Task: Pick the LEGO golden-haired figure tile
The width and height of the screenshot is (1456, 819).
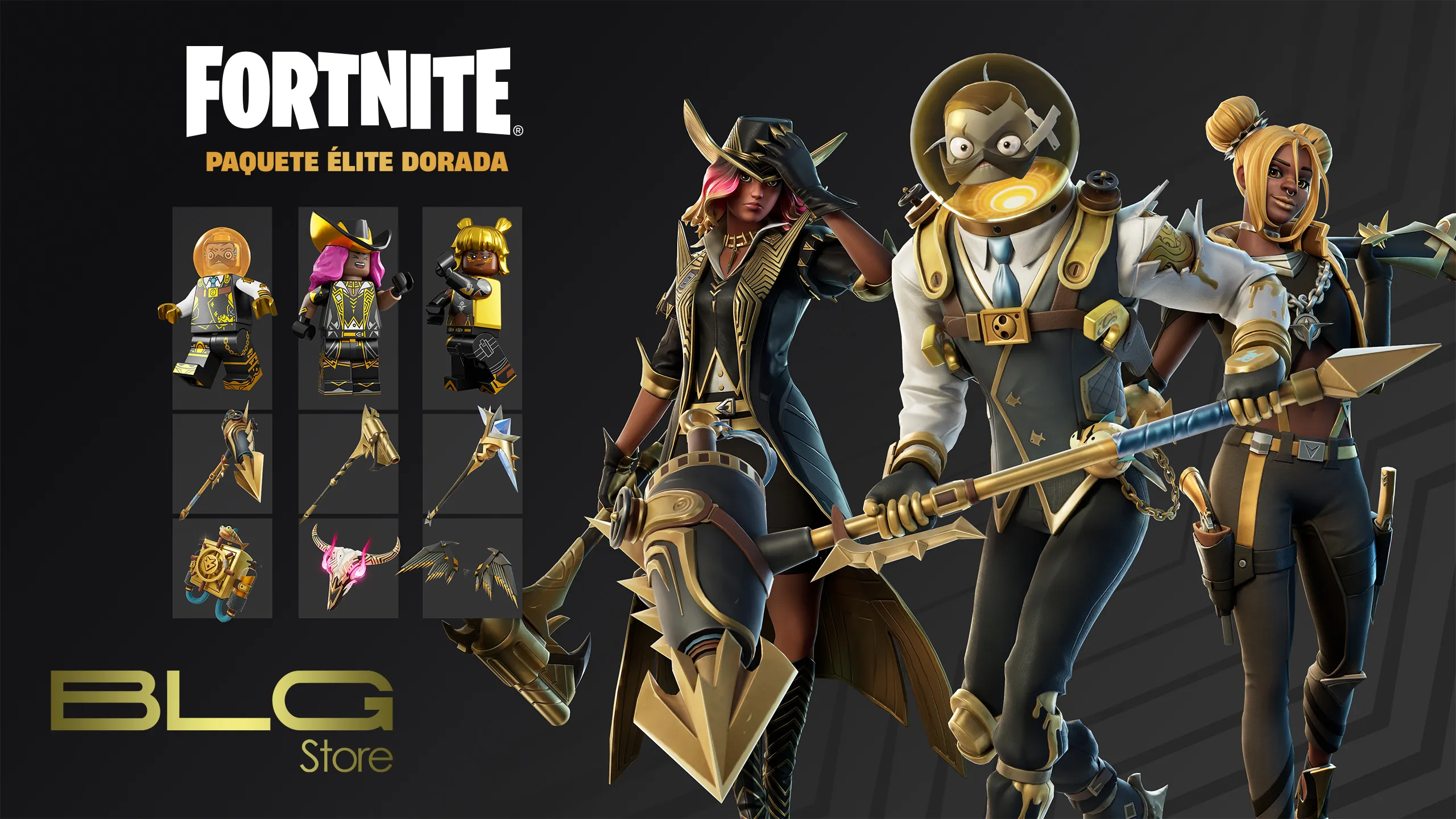Action: [472, 307]
